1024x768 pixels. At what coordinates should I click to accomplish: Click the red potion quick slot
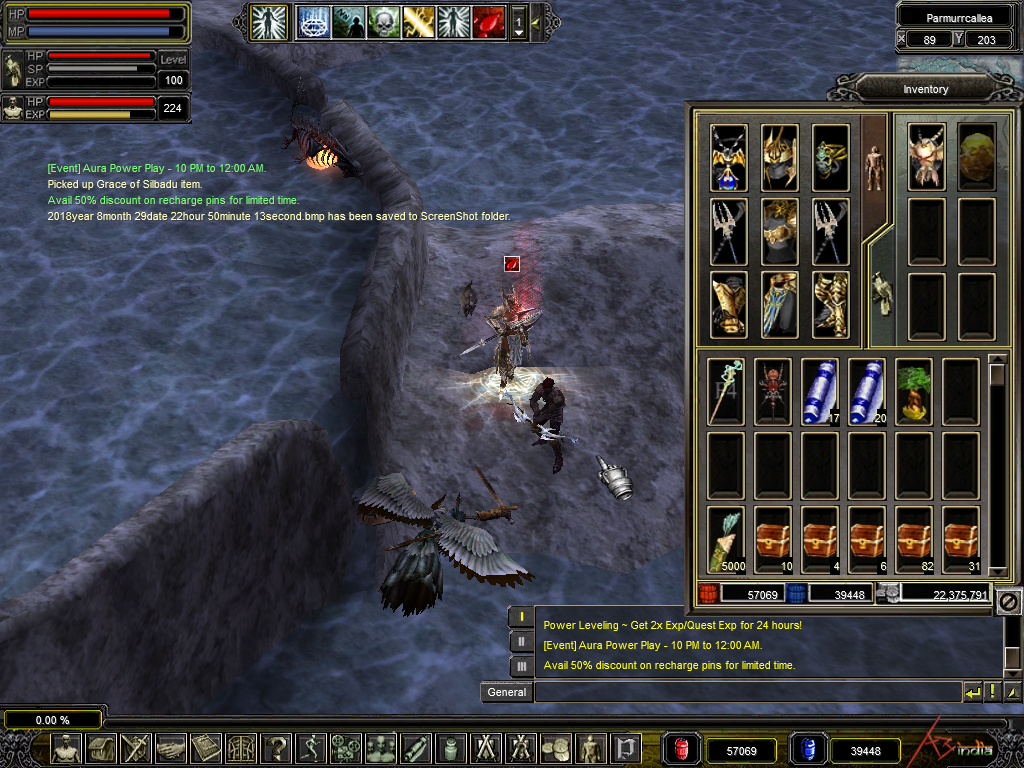[x=682, y=749]
